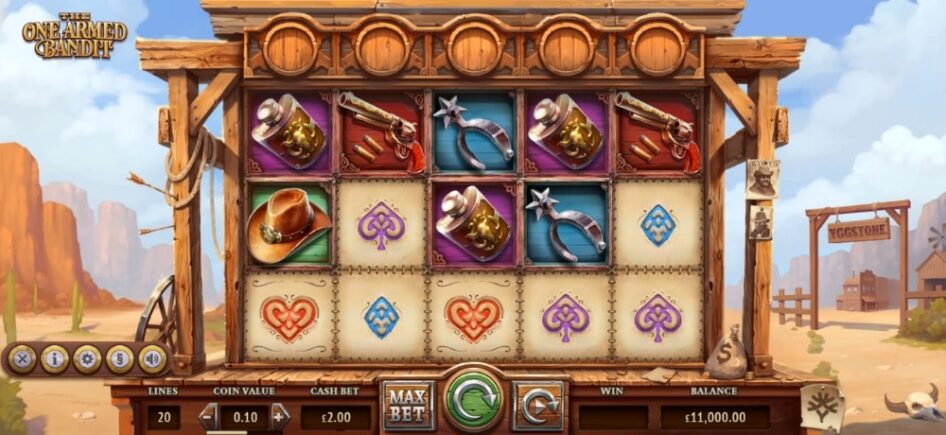Show the game rules section-sign icon
Viewport: 946px width, 435px height.
tap(120, 358)
